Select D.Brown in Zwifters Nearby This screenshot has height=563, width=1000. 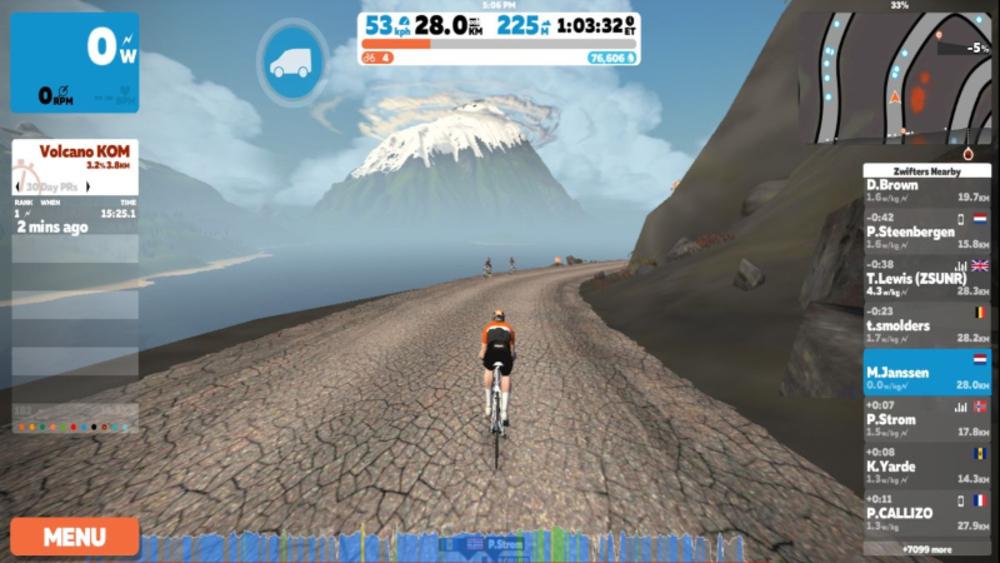point(926,191)
